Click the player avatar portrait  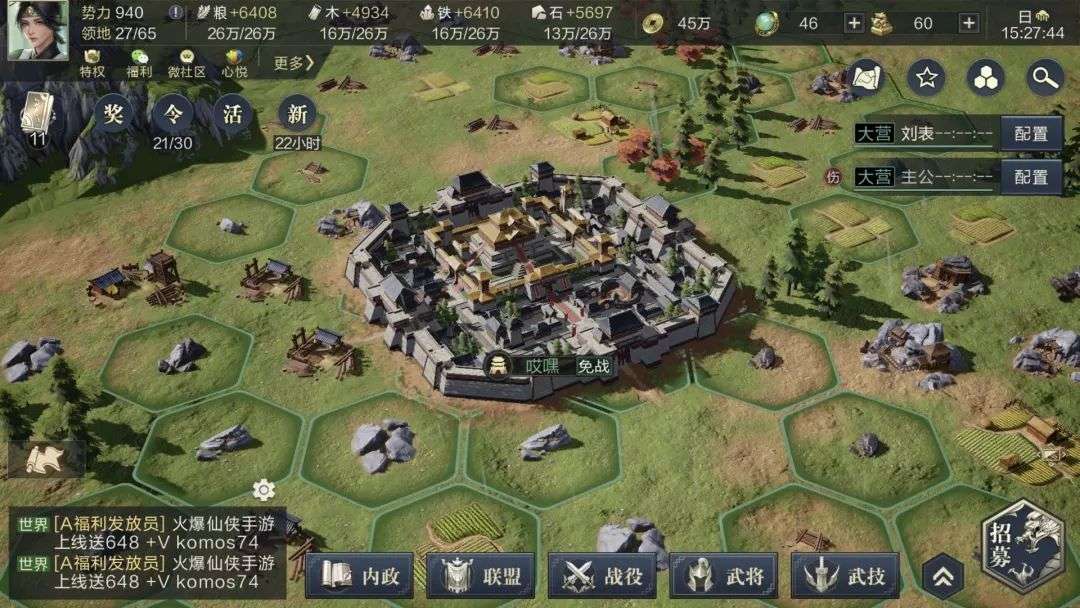[38, 30]
